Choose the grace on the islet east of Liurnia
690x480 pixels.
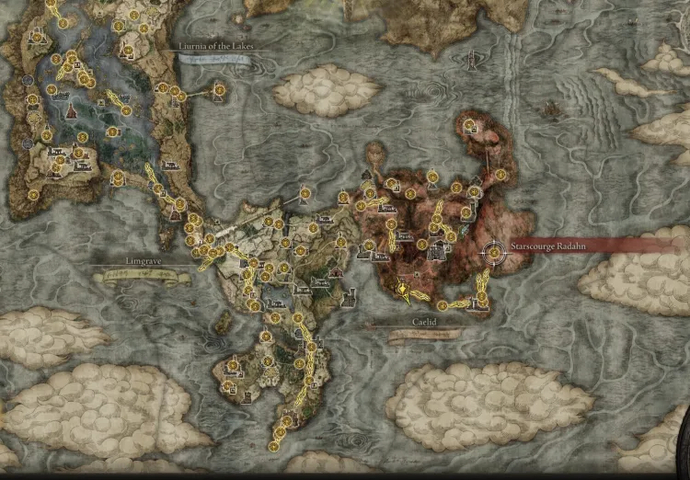(x=219, y=90)
